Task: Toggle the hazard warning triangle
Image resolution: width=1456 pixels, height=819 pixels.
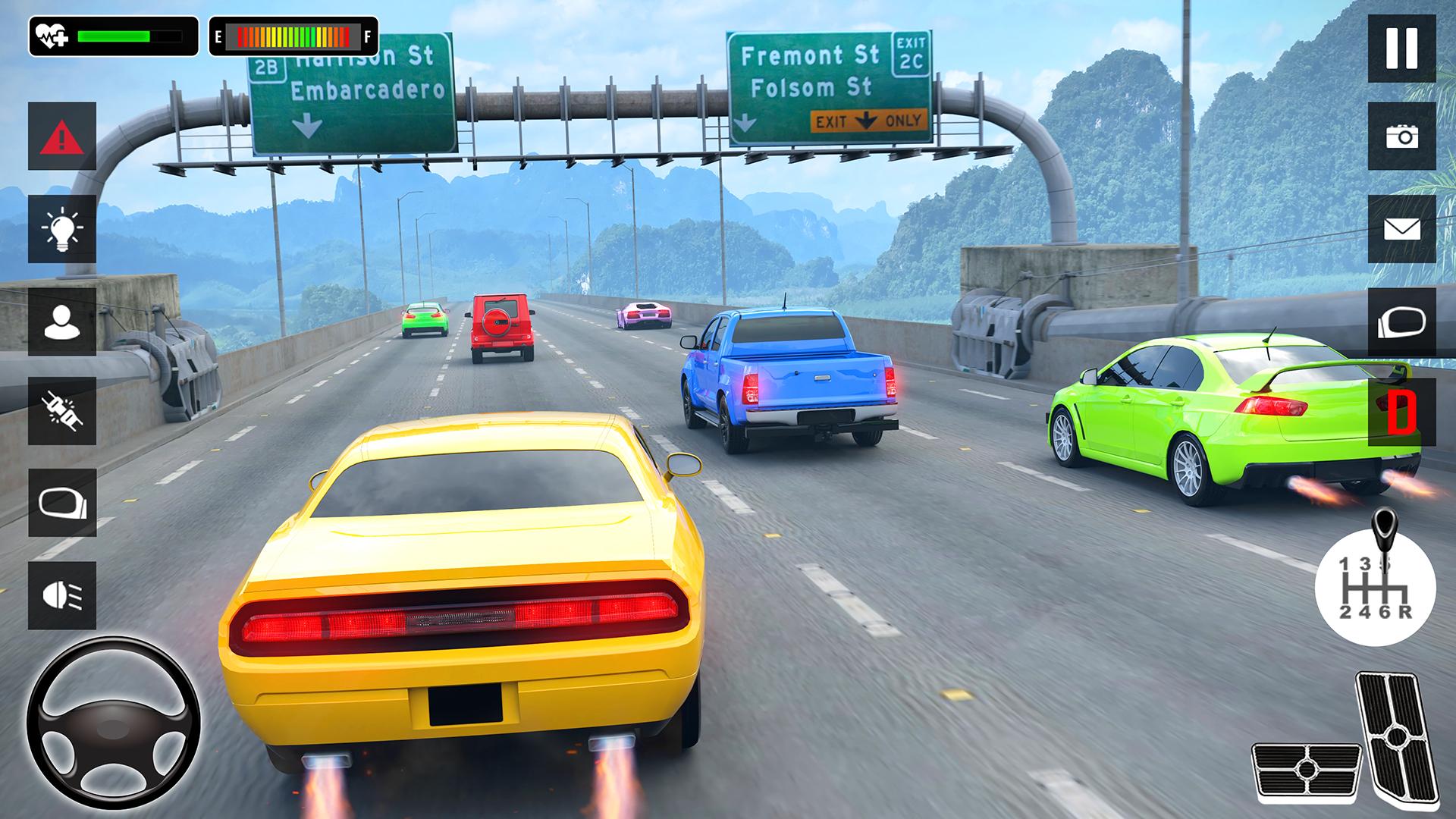Action: pyautogui.click(x=62, y=136)
